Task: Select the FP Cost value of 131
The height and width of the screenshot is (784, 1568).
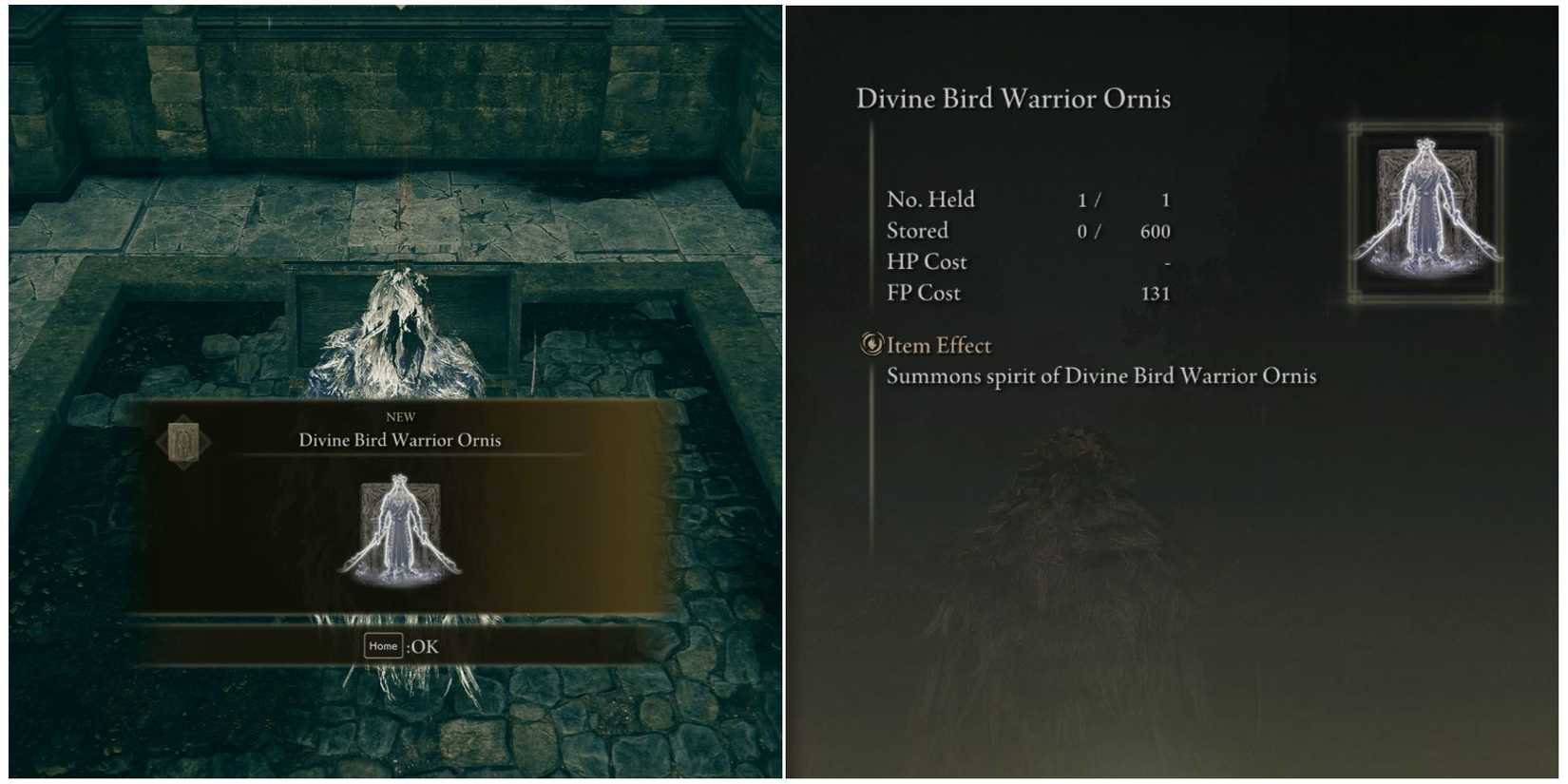Action: point(1156,293)
